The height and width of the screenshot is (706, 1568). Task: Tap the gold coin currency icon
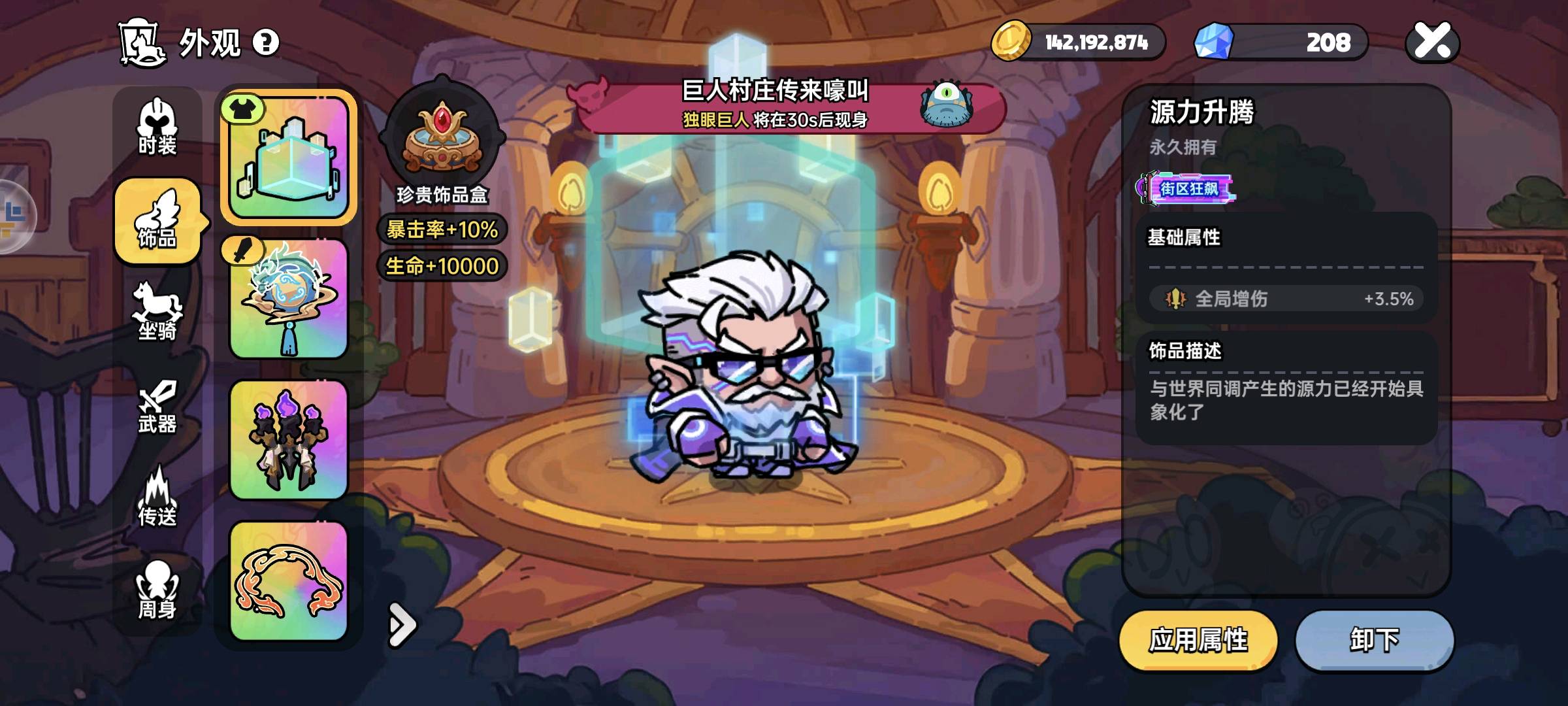pos(1010,42)
